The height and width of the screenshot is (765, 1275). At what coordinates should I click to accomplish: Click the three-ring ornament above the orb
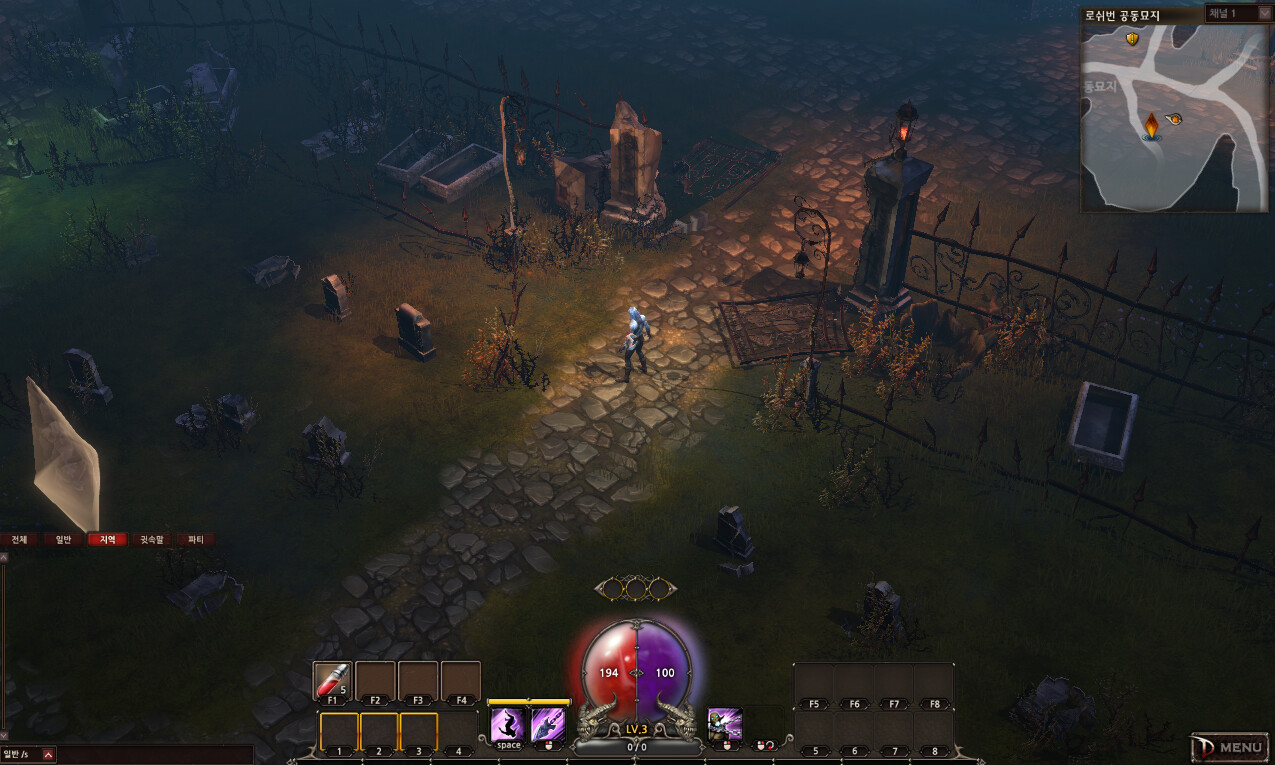pos(636,588)
